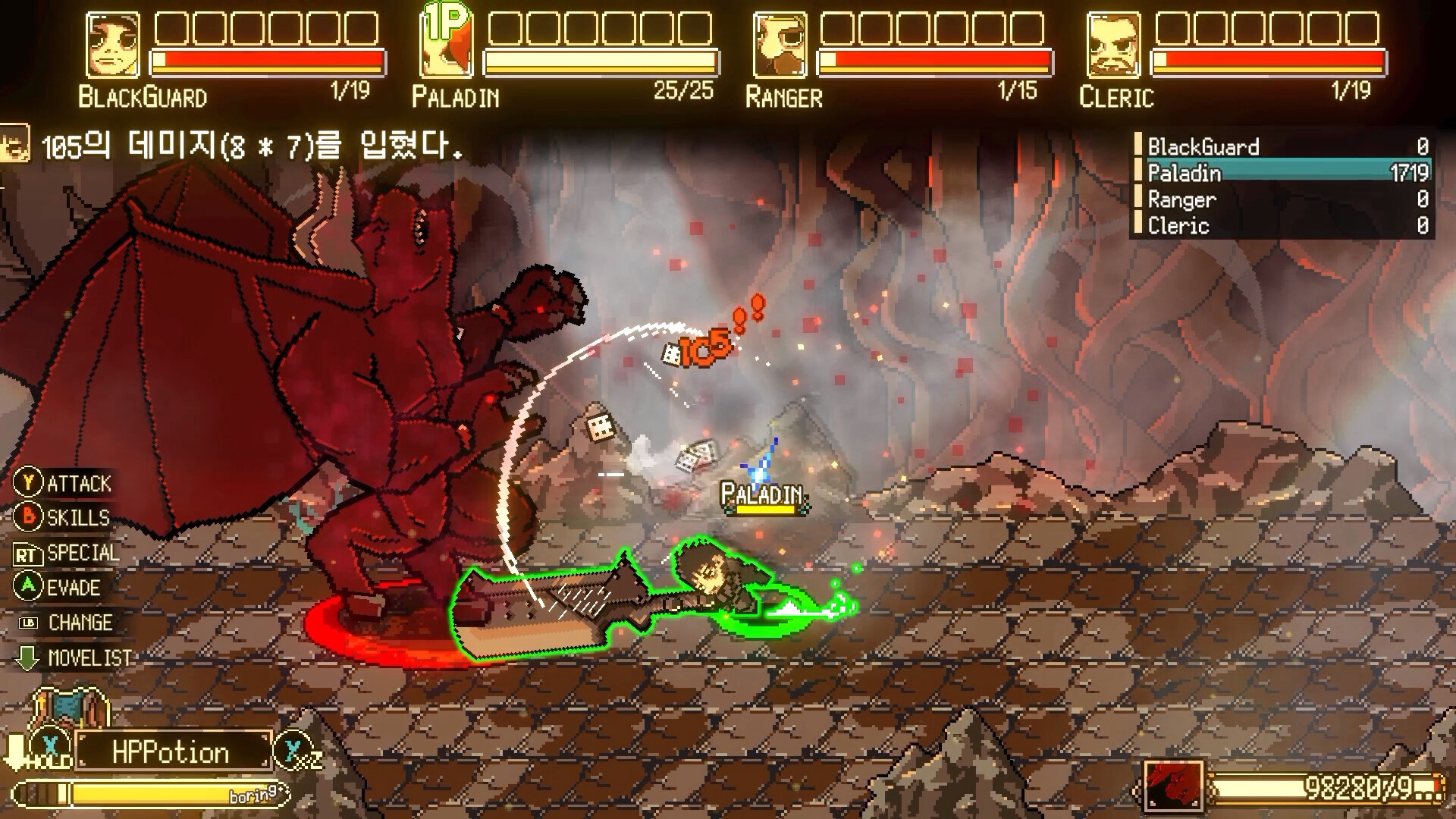Expand the Movelist with the down arrow
Image resolution: width=1456 pixels, height=819 pixels.
click(29, 658)
